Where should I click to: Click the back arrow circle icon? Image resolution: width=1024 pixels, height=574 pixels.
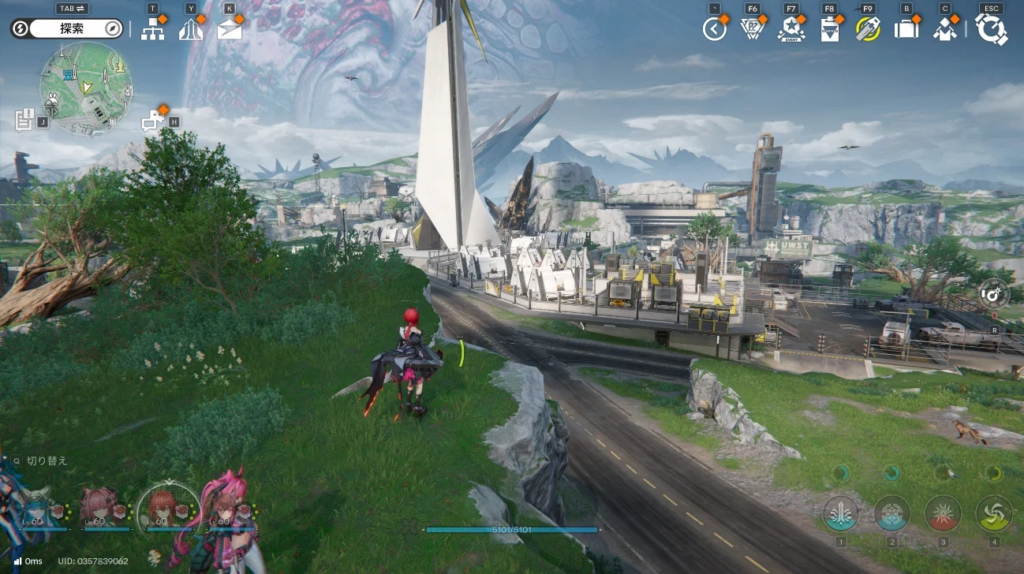[714, 29]
